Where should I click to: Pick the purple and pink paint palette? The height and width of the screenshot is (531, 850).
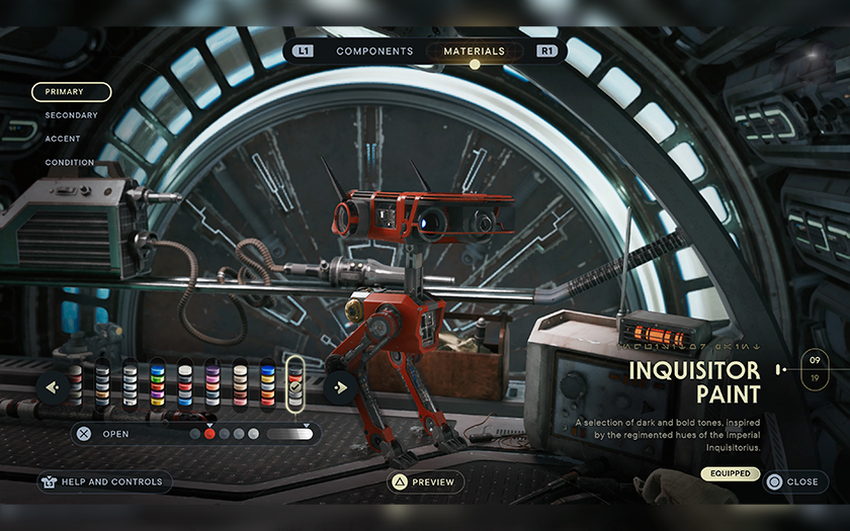click(213, 385)
